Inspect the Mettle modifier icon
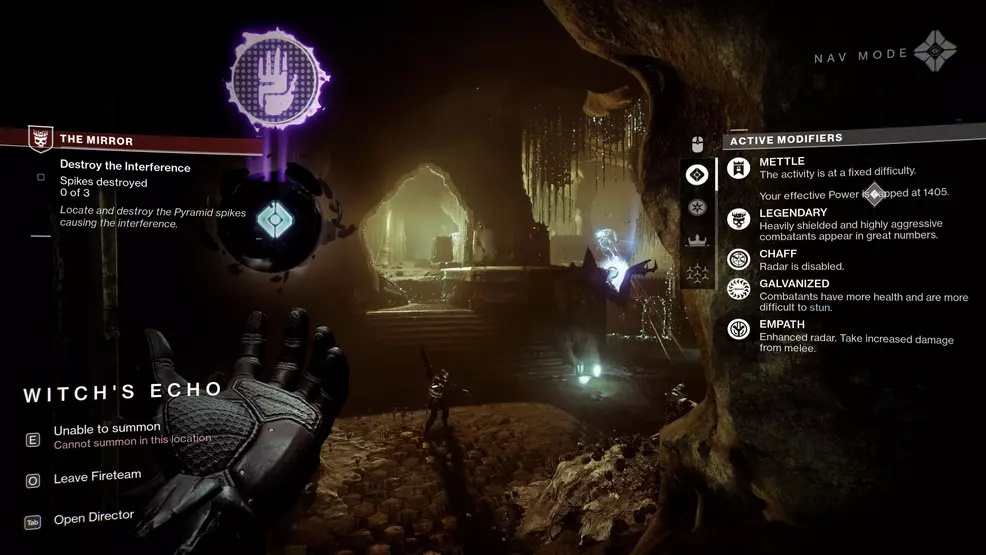This screenshot has height=555, width=986. pos(739,170)
